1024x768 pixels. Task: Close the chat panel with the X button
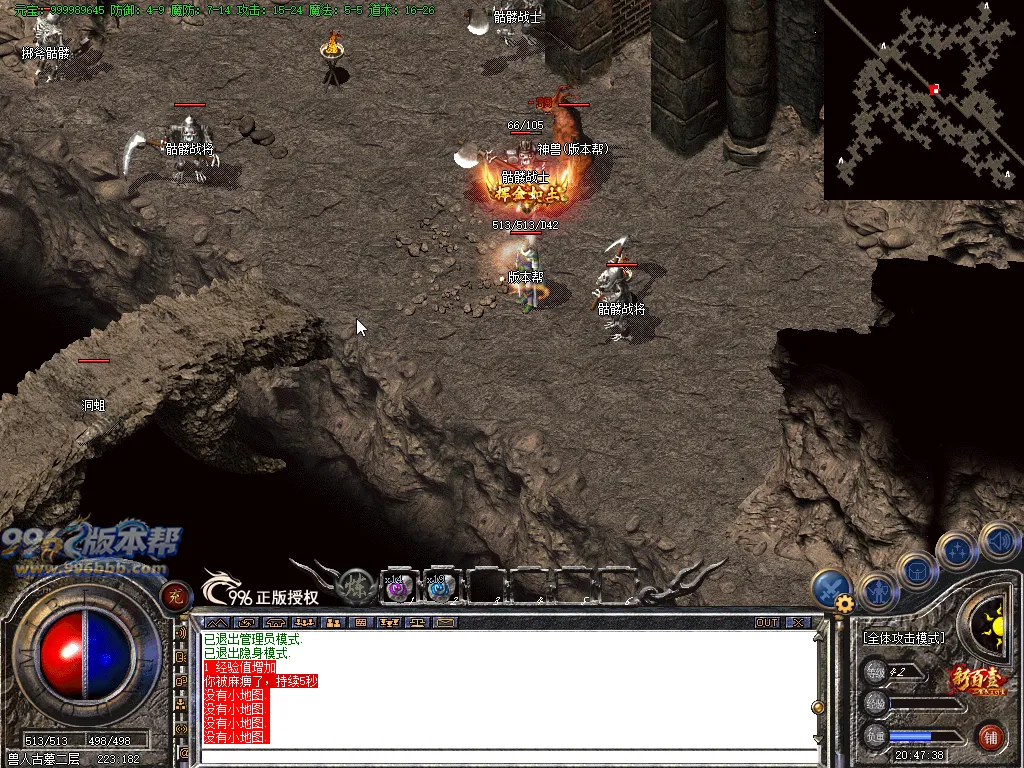[x=797, y=622]
